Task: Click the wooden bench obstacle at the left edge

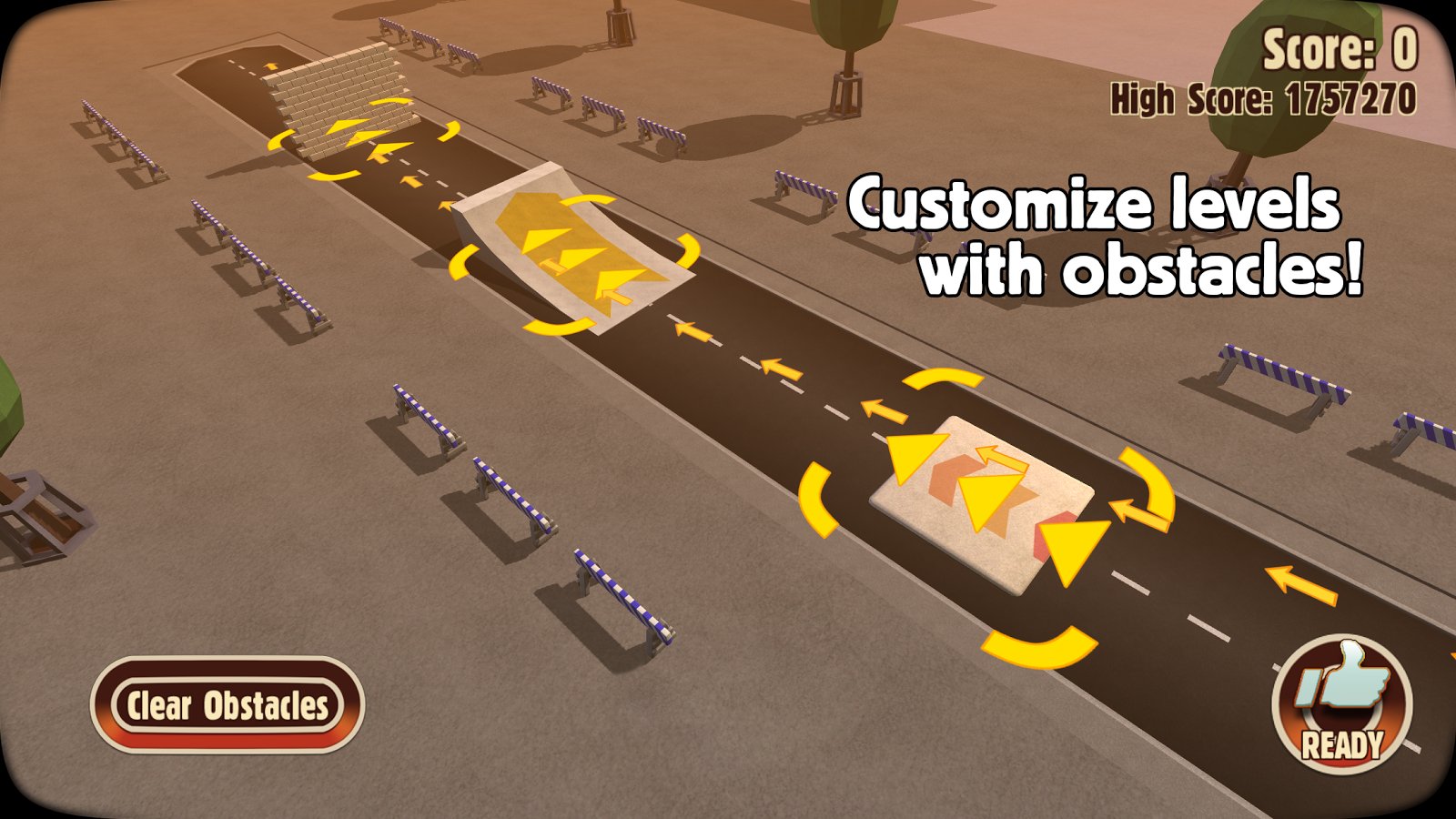Action: point(36,510)
